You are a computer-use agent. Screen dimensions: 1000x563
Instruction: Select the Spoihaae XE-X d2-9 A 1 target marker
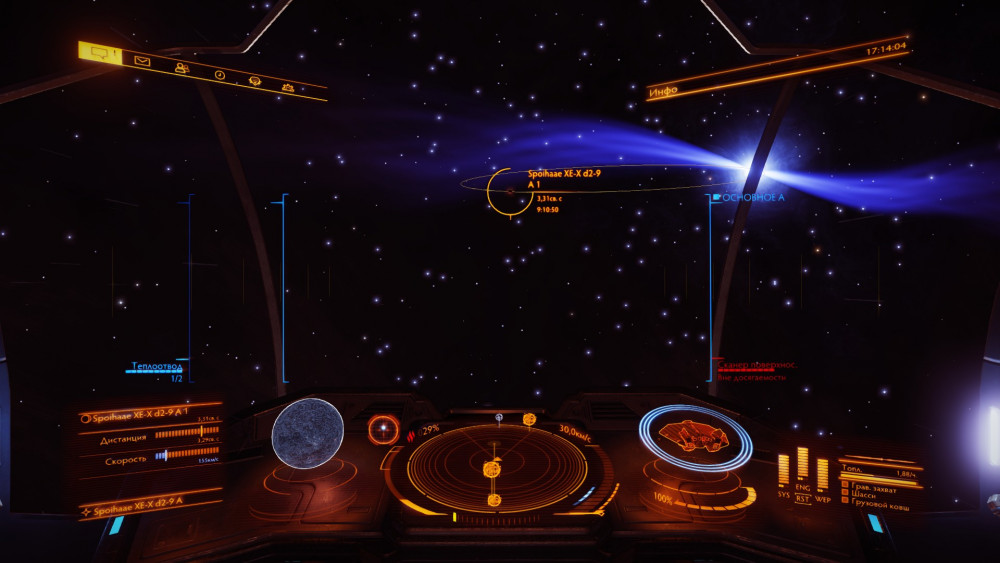point(509,190)
